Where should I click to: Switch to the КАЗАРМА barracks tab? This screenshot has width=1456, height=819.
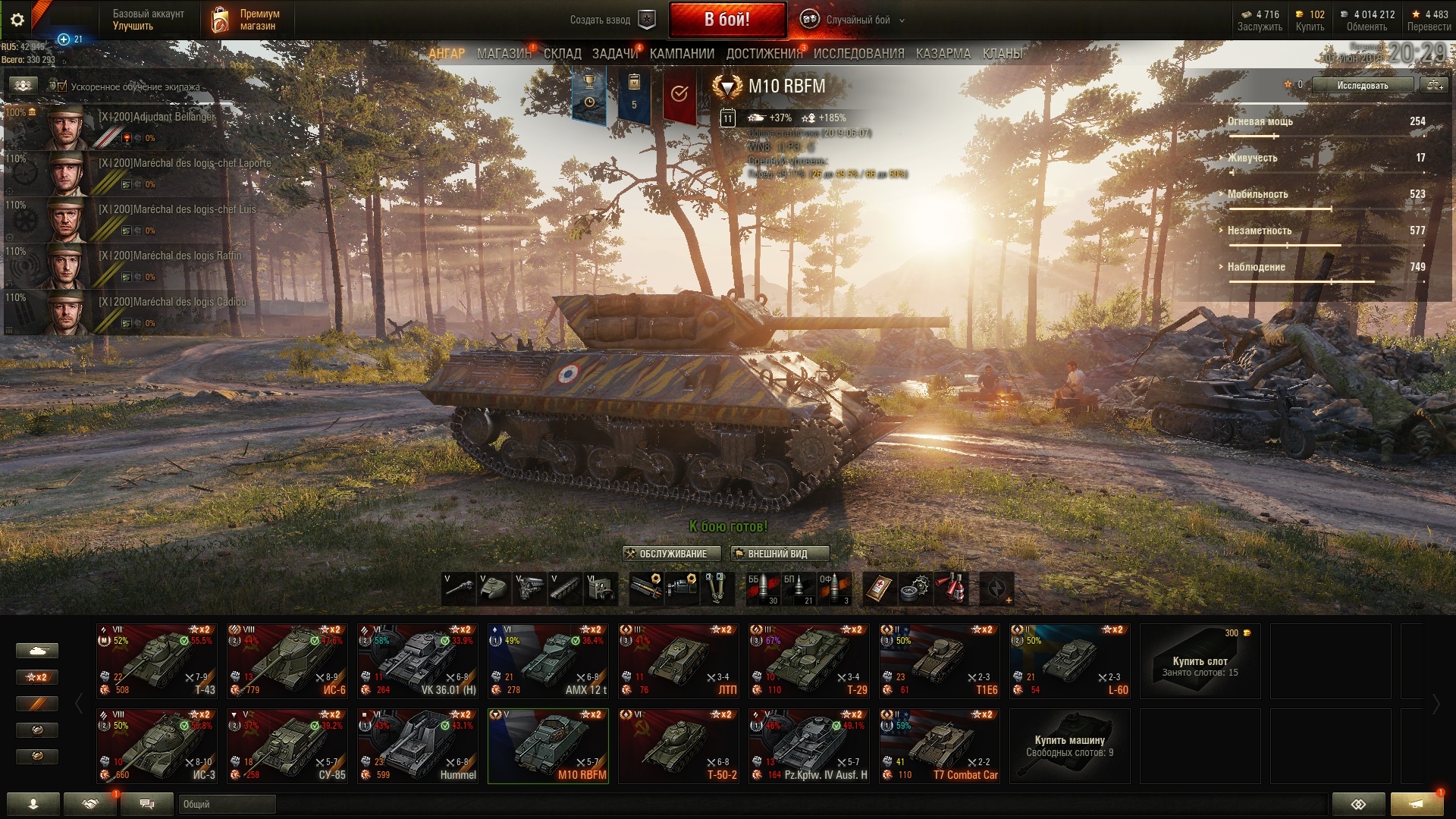[943, 54]
